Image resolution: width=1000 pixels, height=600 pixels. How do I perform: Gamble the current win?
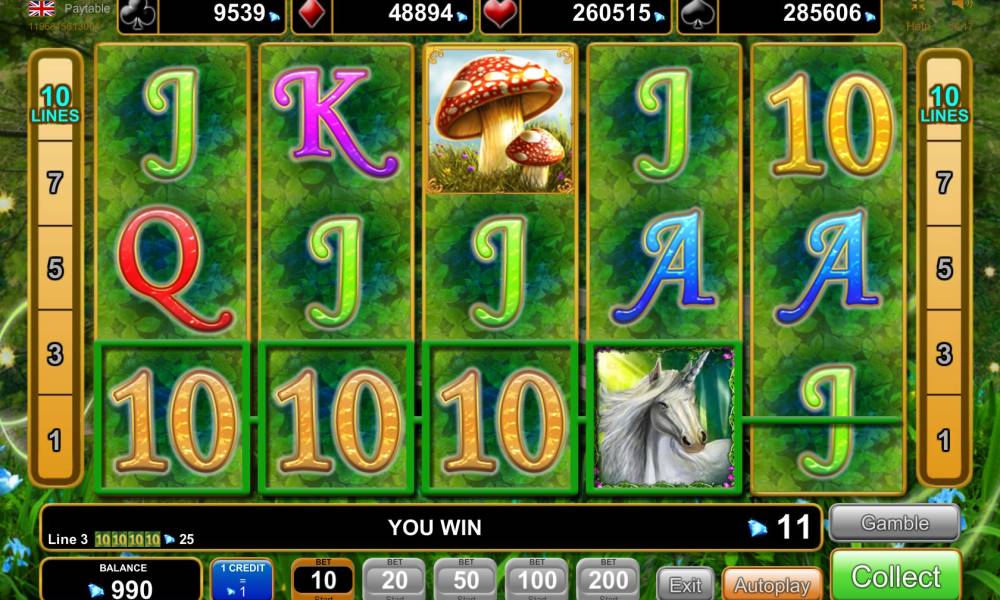(894, 523)
